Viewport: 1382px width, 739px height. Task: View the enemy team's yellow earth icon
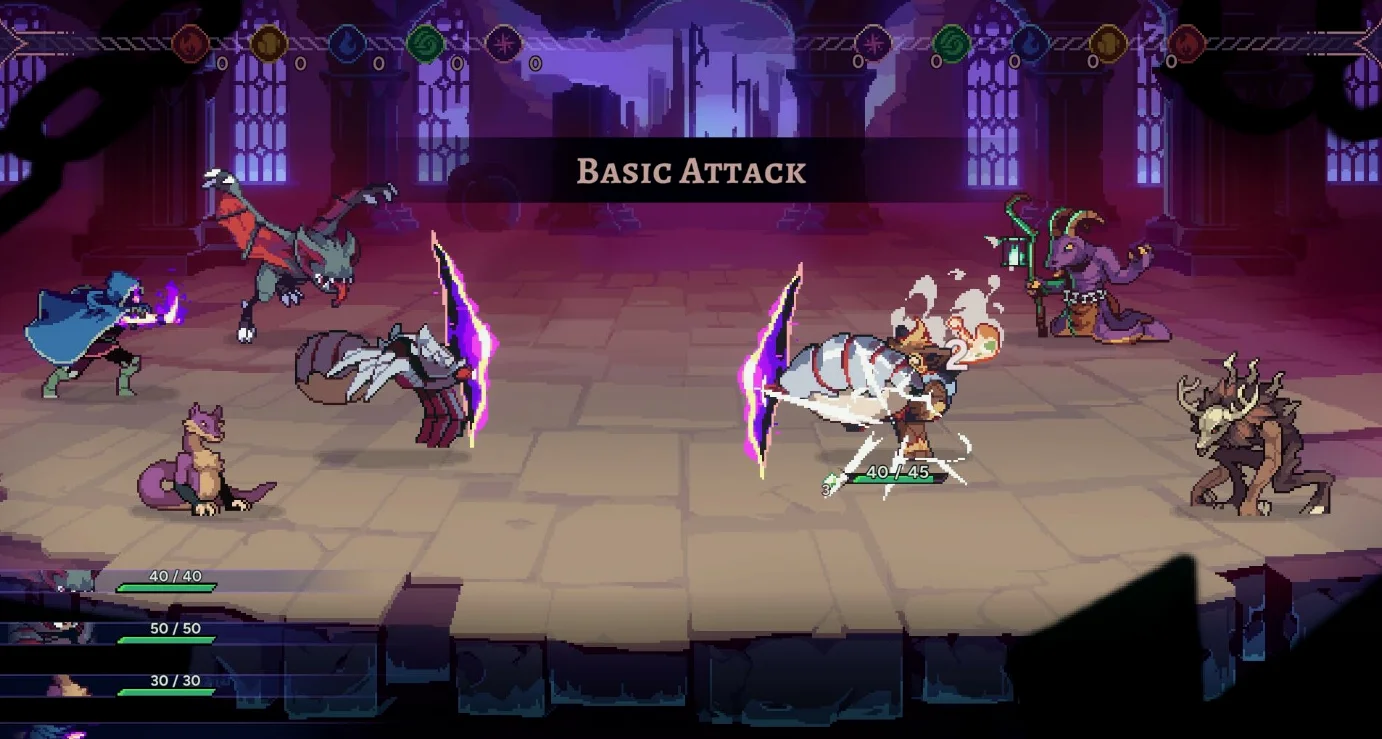point(1108,44)
